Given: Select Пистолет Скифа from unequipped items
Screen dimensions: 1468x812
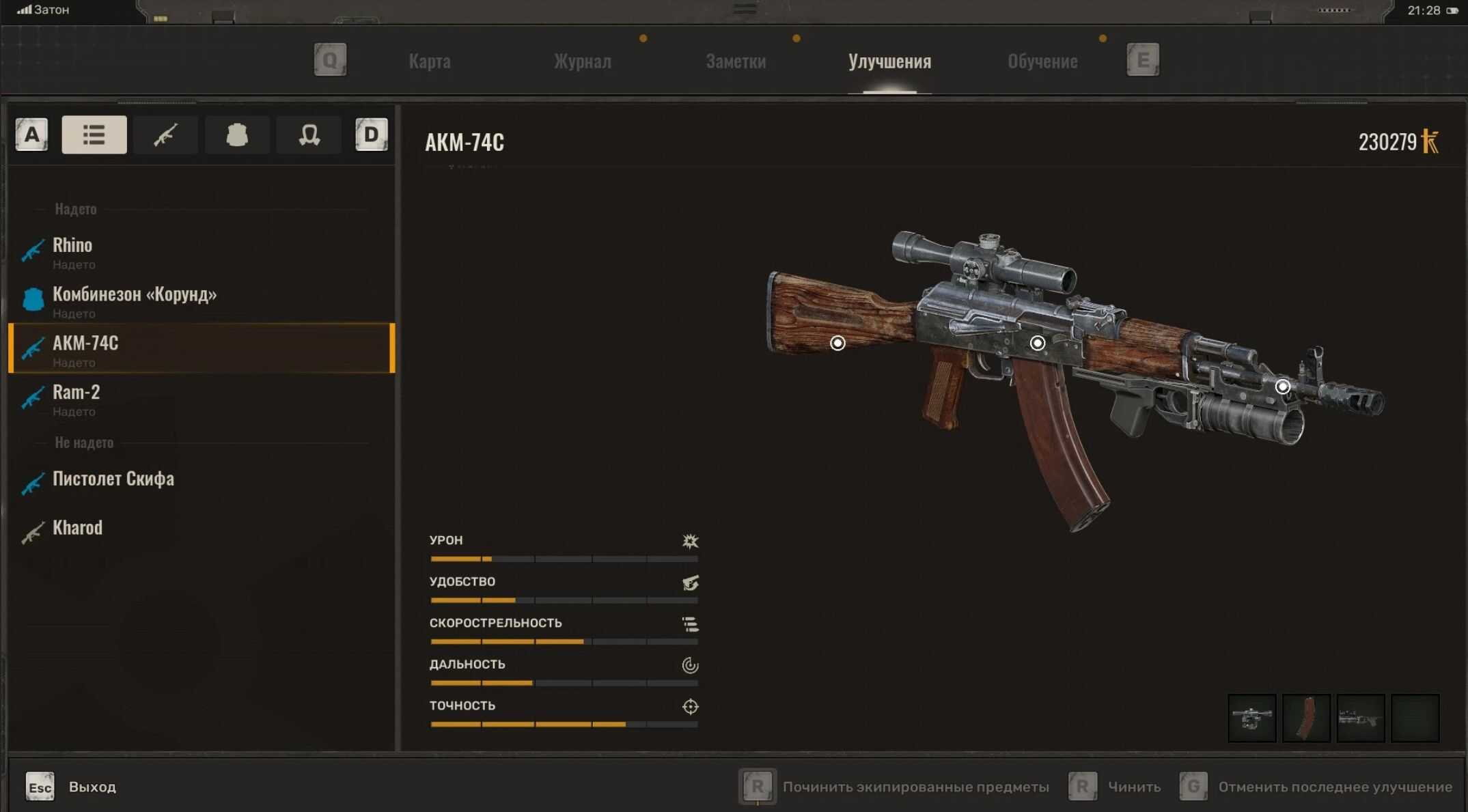Looking at the screenshot, I should pyautogui.click(x=113, y=479).
